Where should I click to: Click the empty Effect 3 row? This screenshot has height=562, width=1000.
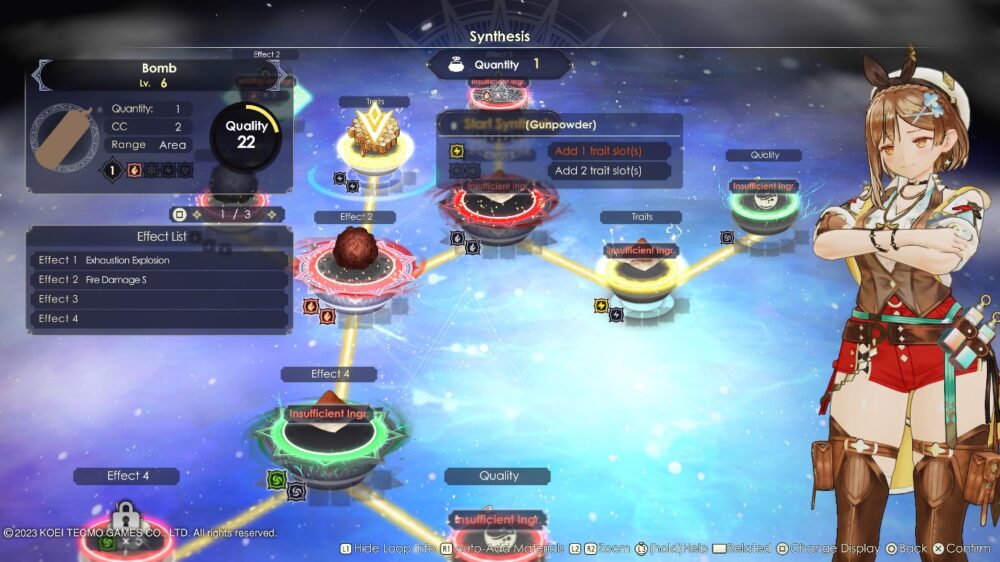160,299
